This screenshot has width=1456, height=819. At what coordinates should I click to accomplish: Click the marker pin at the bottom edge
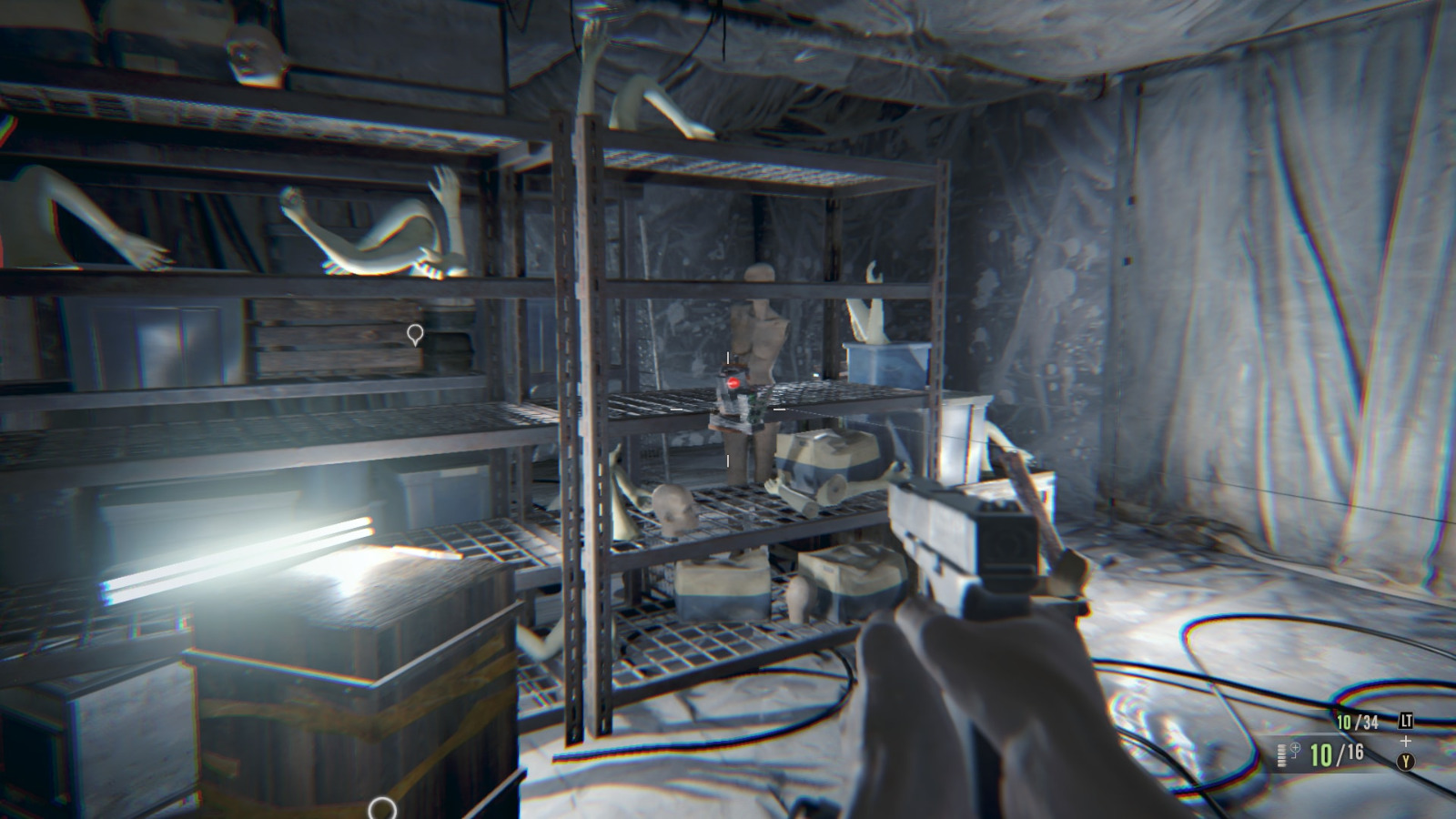(381, 805)
